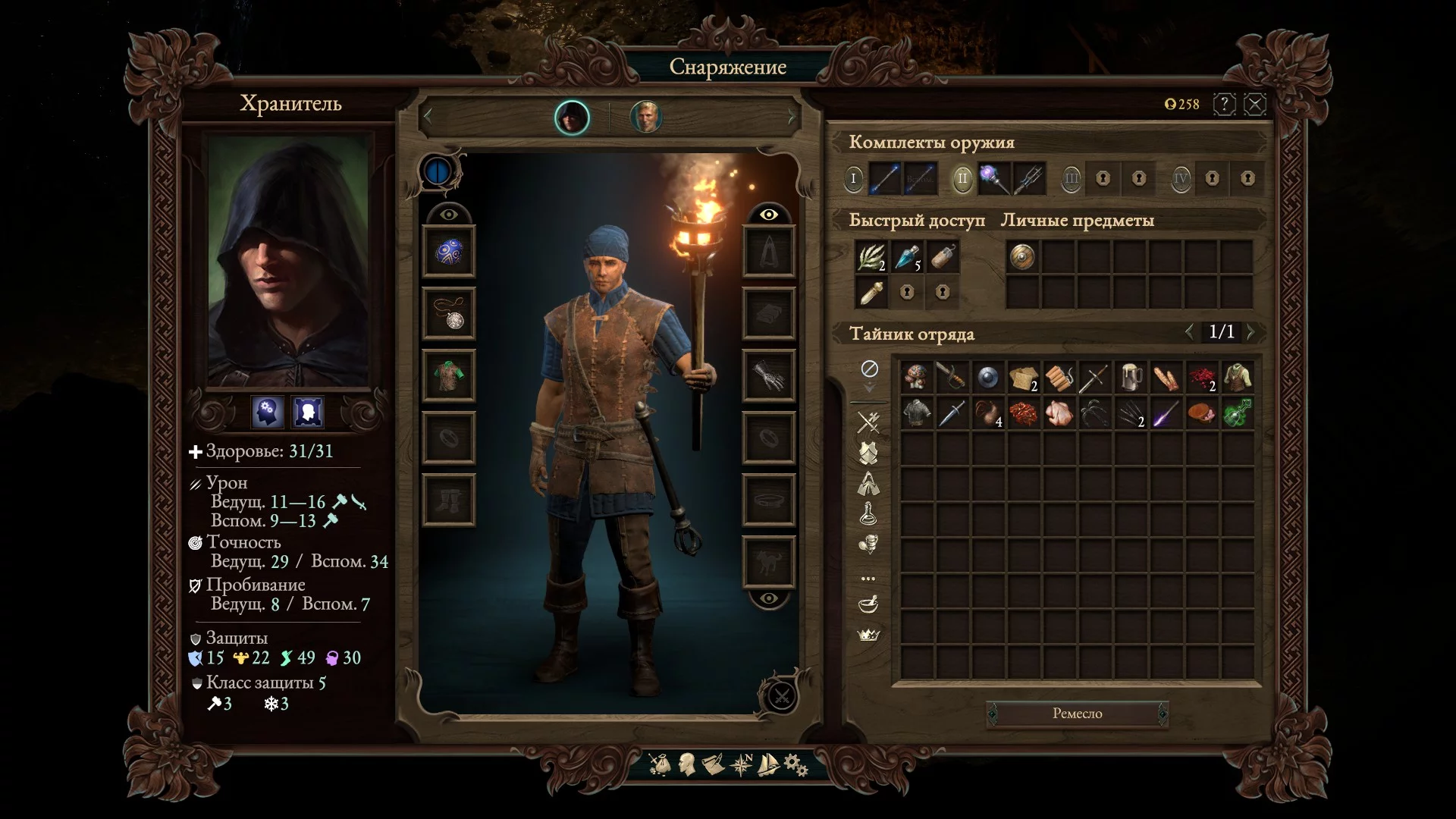
Task: Toggle the headgear visibility eye icon
Action: 449,215
